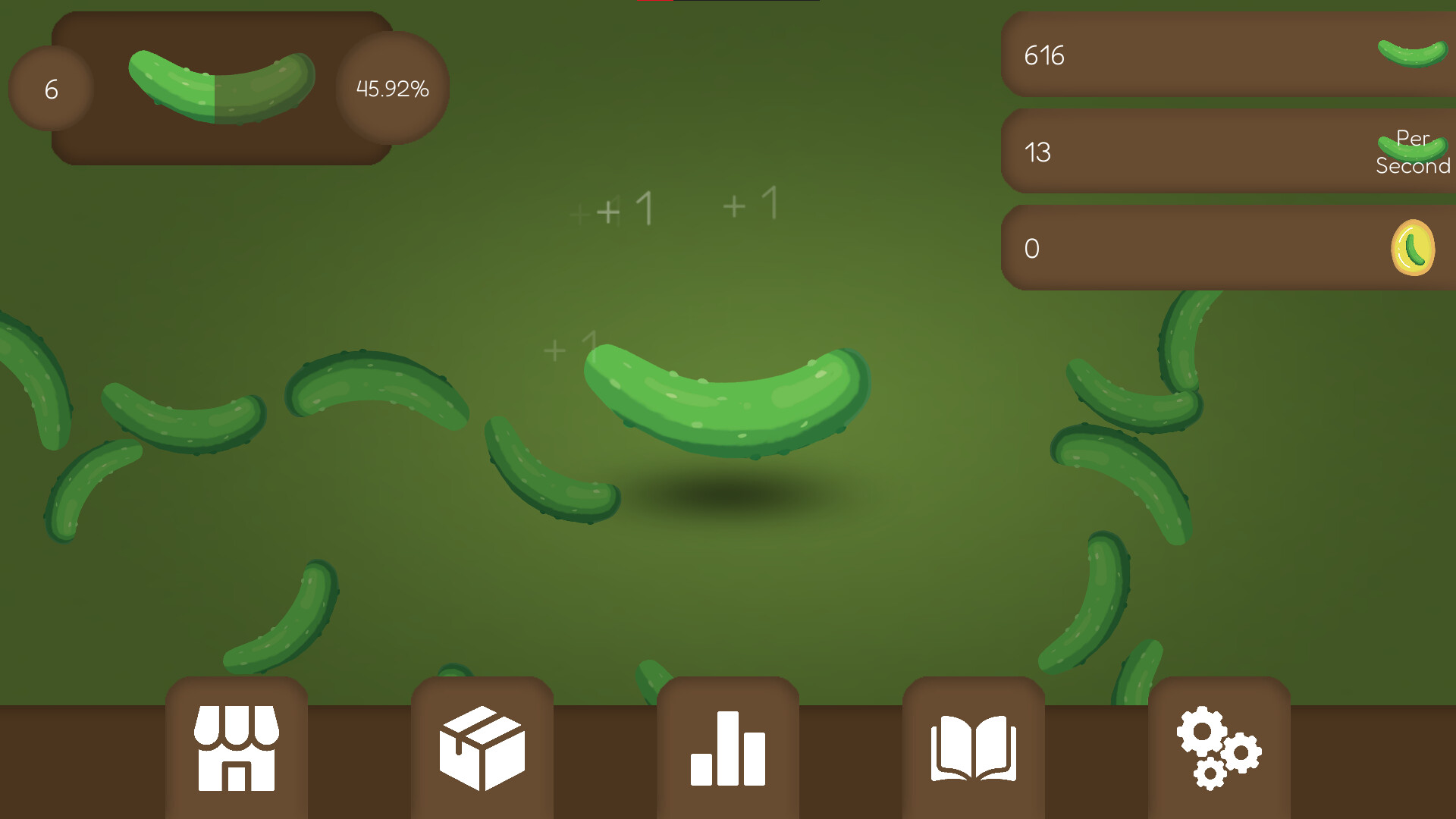The height and width of the screenshot is (819, 1456).
Task: View statistics via the bar chart icon
Action: tap(727, 747)
